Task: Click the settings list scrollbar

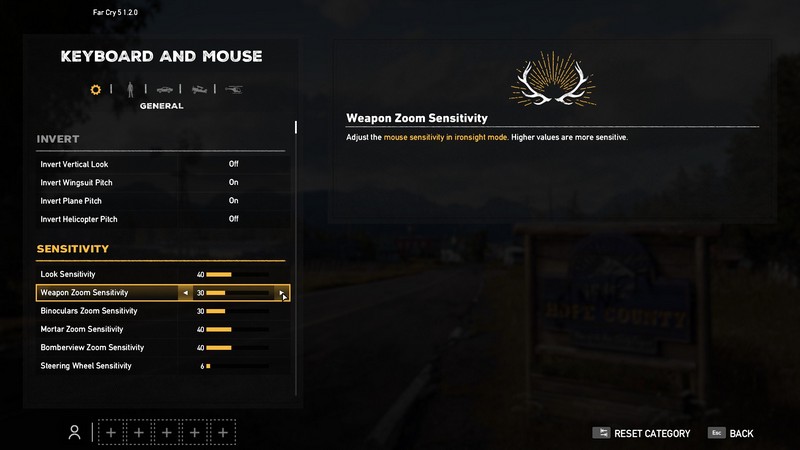Action: (x=295, y=128)
